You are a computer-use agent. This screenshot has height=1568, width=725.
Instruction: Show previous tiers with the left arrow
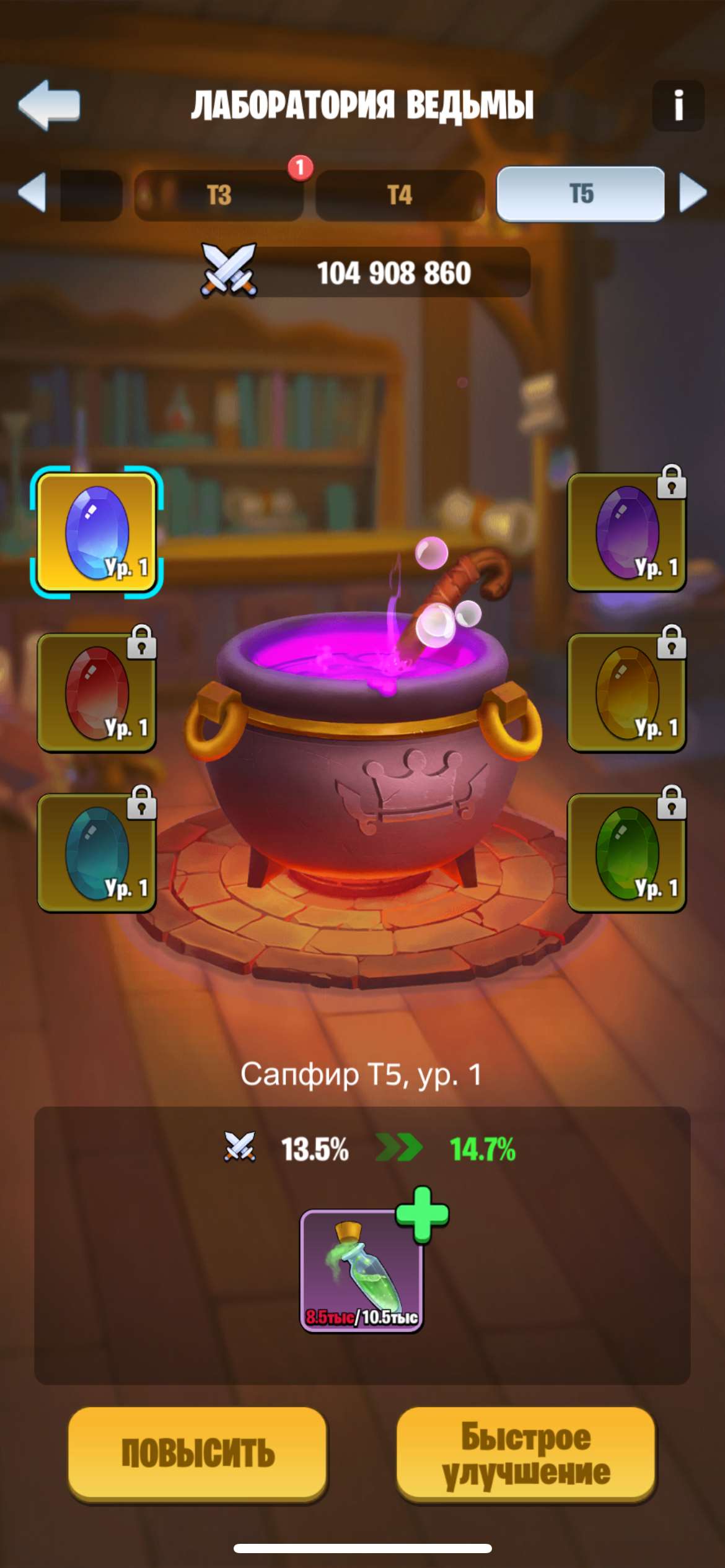coord(32,193)
